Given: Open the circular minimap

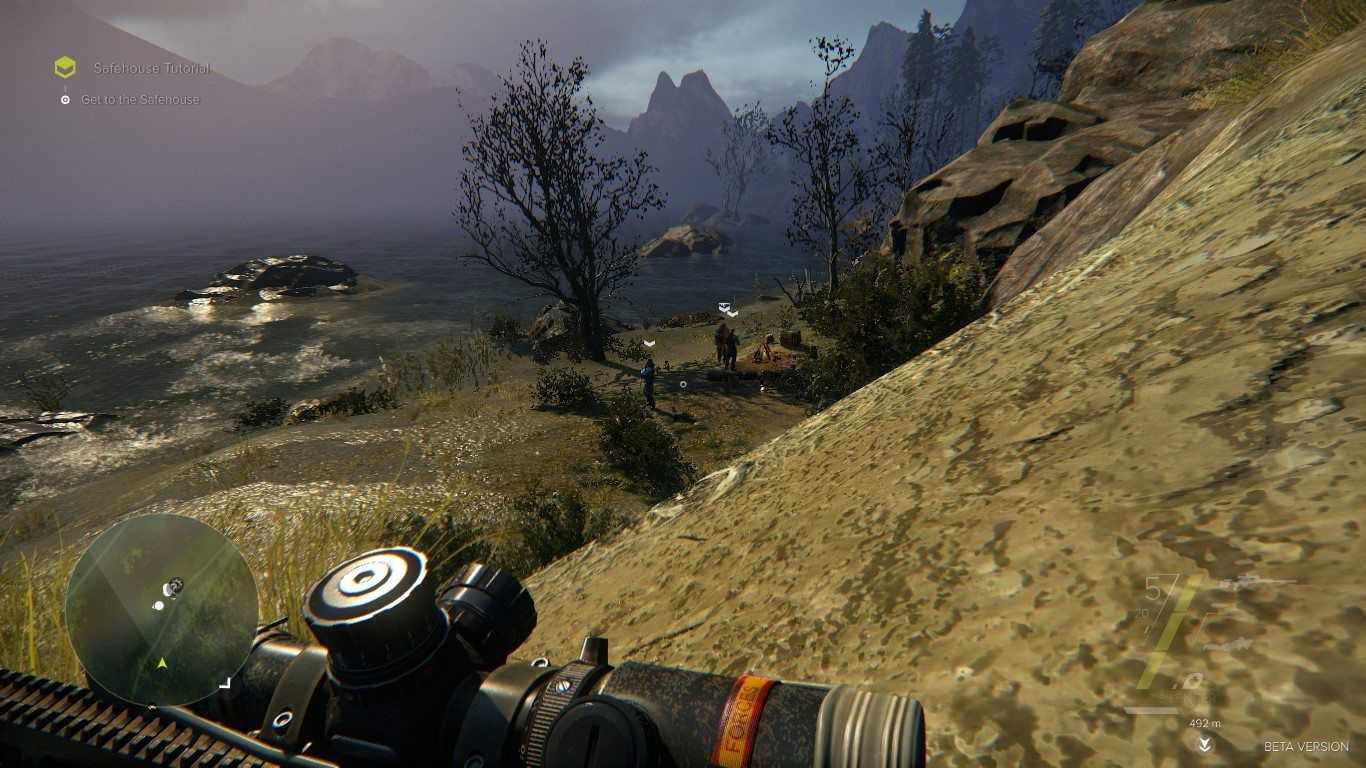Looking at the screenshot, I should click(162, 610).
